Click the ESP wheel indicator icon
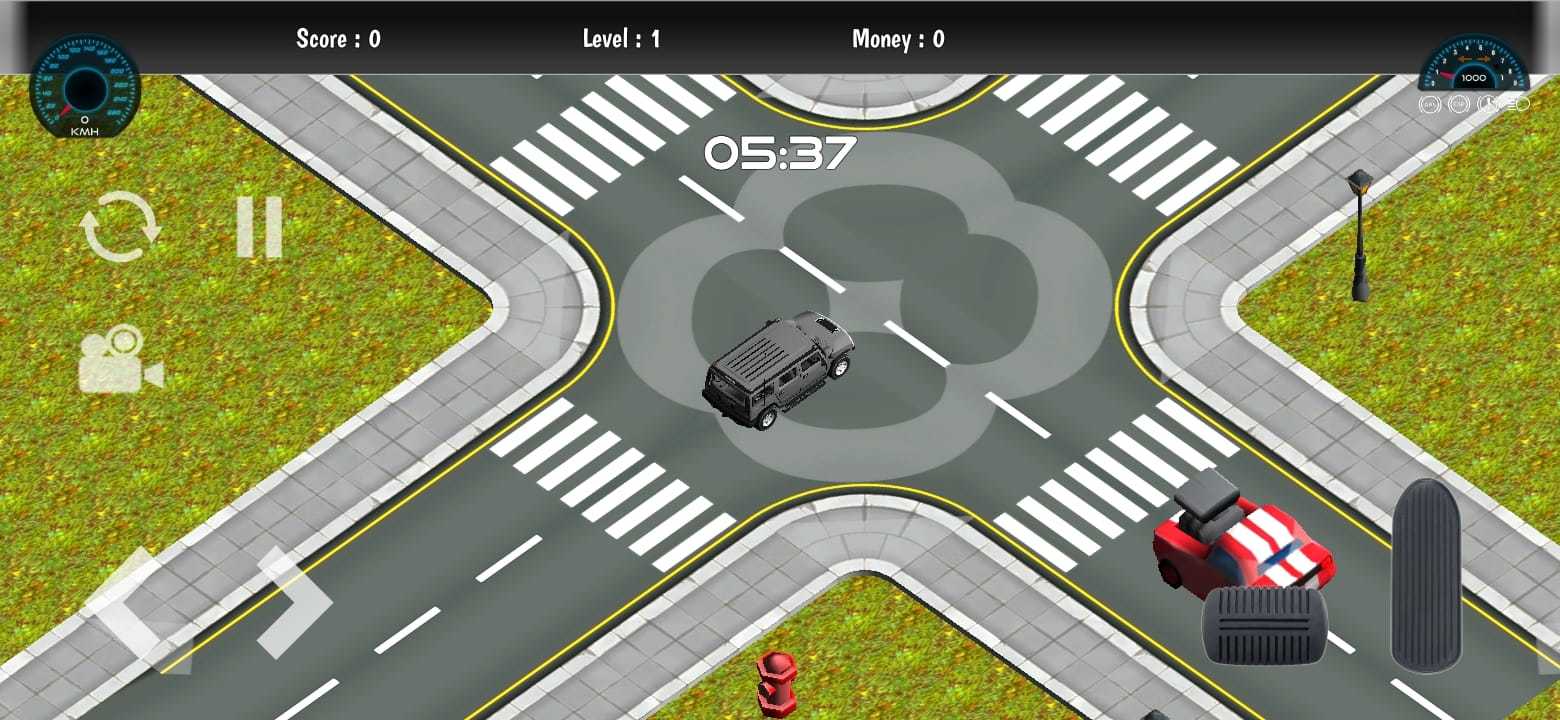The image size is (1560, 720). (1458, 104)
